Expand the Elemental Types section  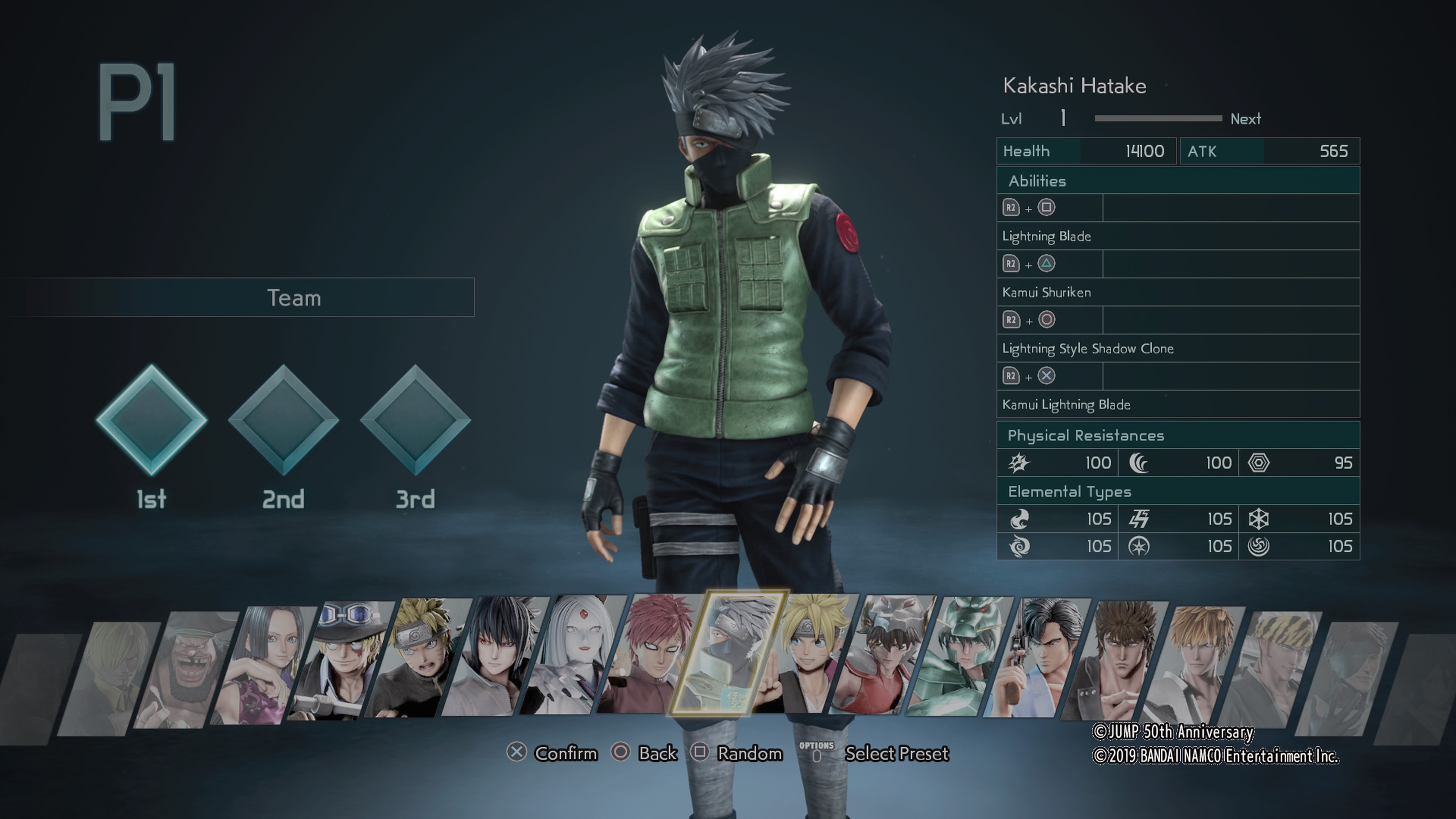pos(1069,491)
